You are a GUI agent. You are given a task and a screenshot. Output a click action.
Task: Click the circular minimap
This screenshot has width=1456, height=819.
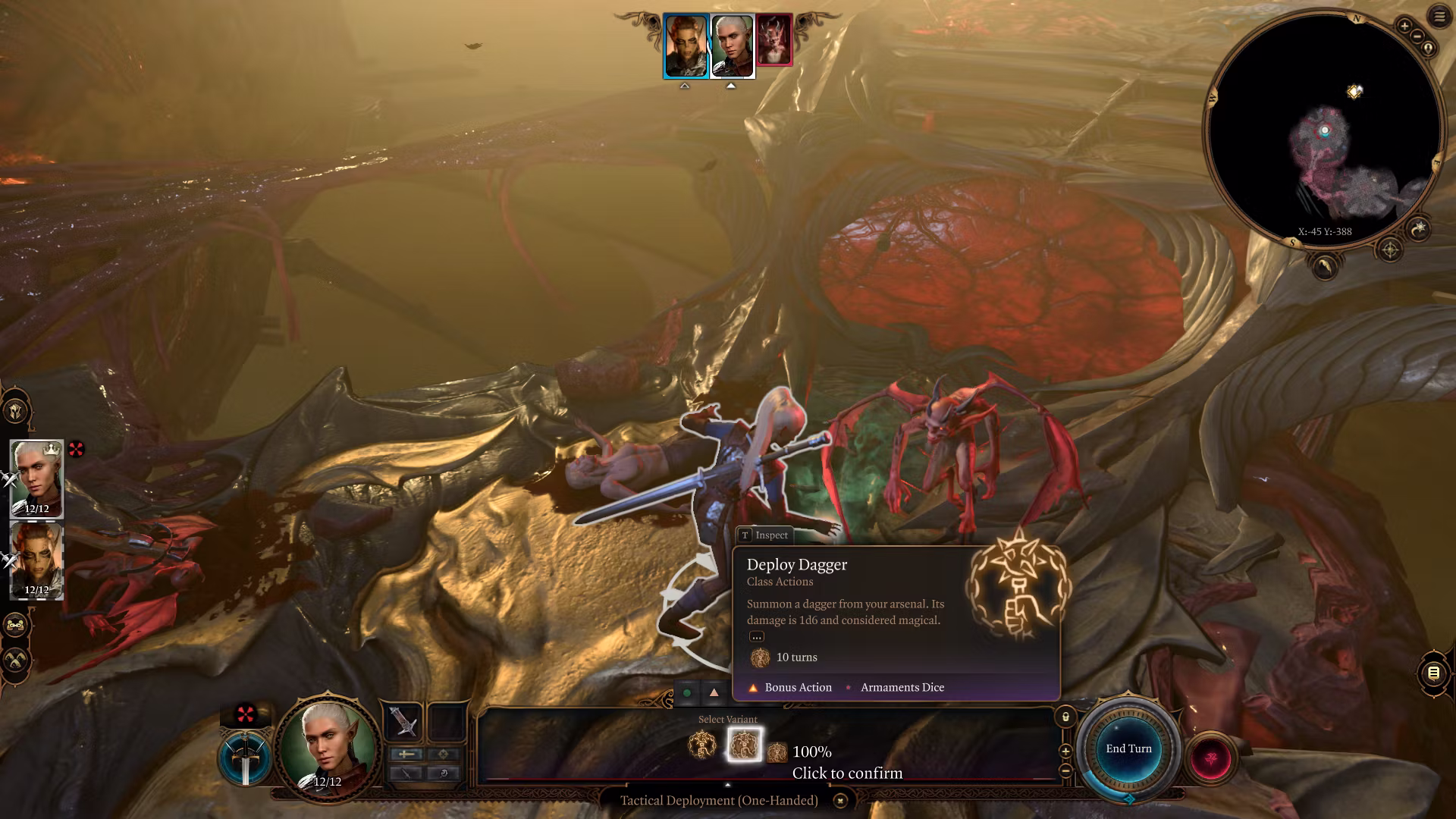coord(1324,129)
